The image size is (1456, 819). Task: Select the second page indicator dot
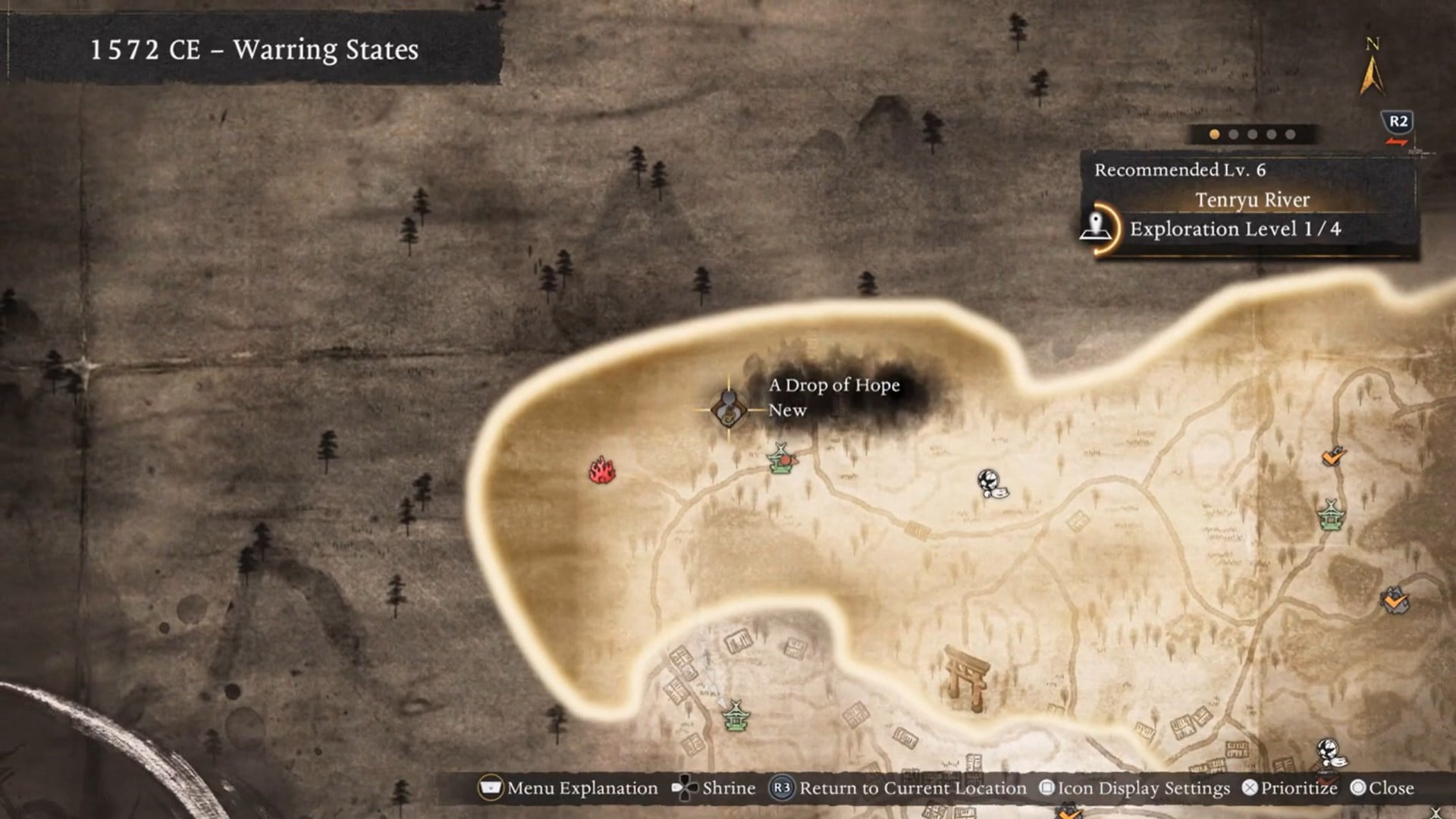pyautogui.click(x=1235, y=133)
